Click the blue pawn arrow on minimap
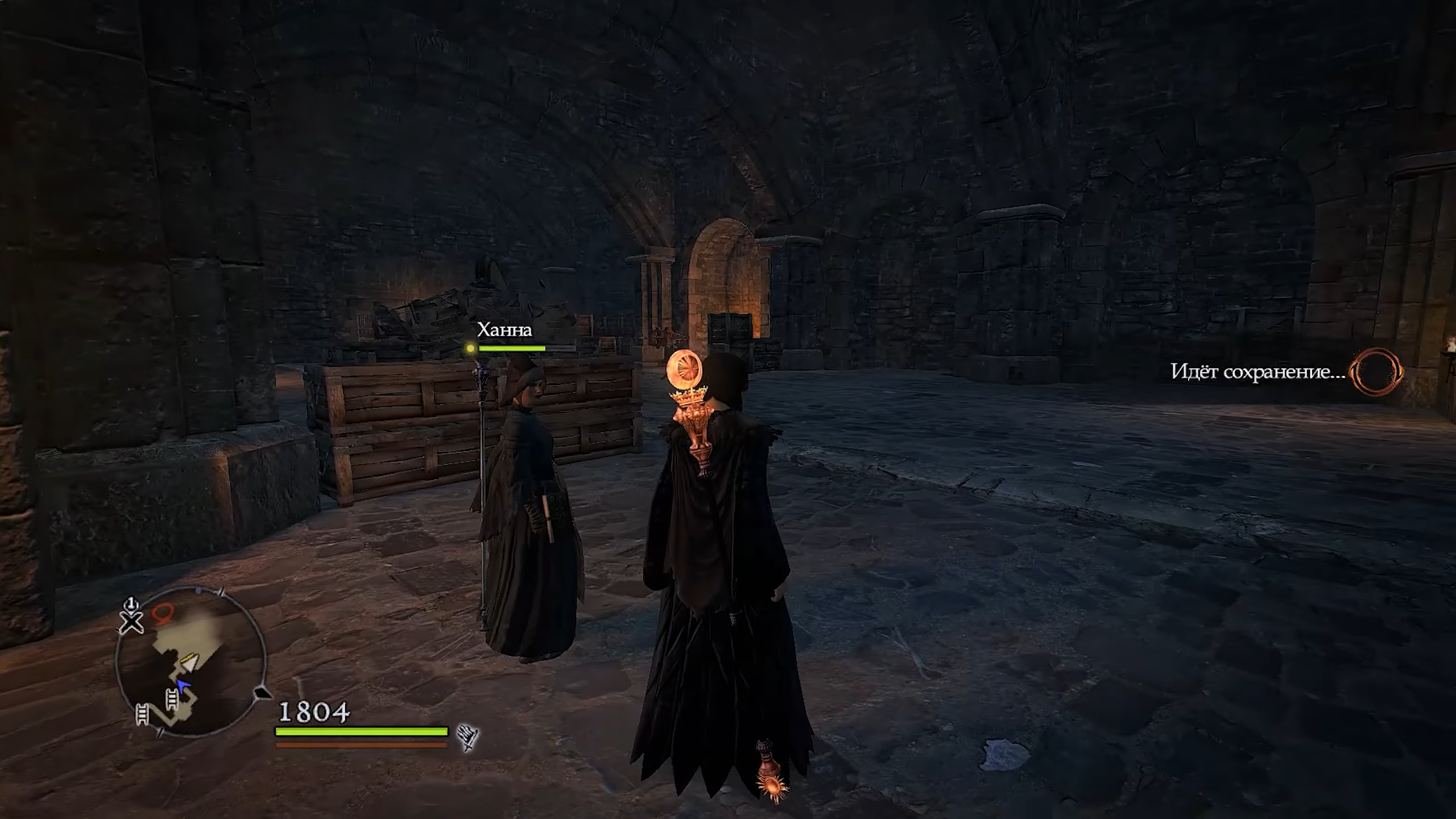The width and height of the screenshot is (1456, 819). pyautogui.click(x=182, y=685)
